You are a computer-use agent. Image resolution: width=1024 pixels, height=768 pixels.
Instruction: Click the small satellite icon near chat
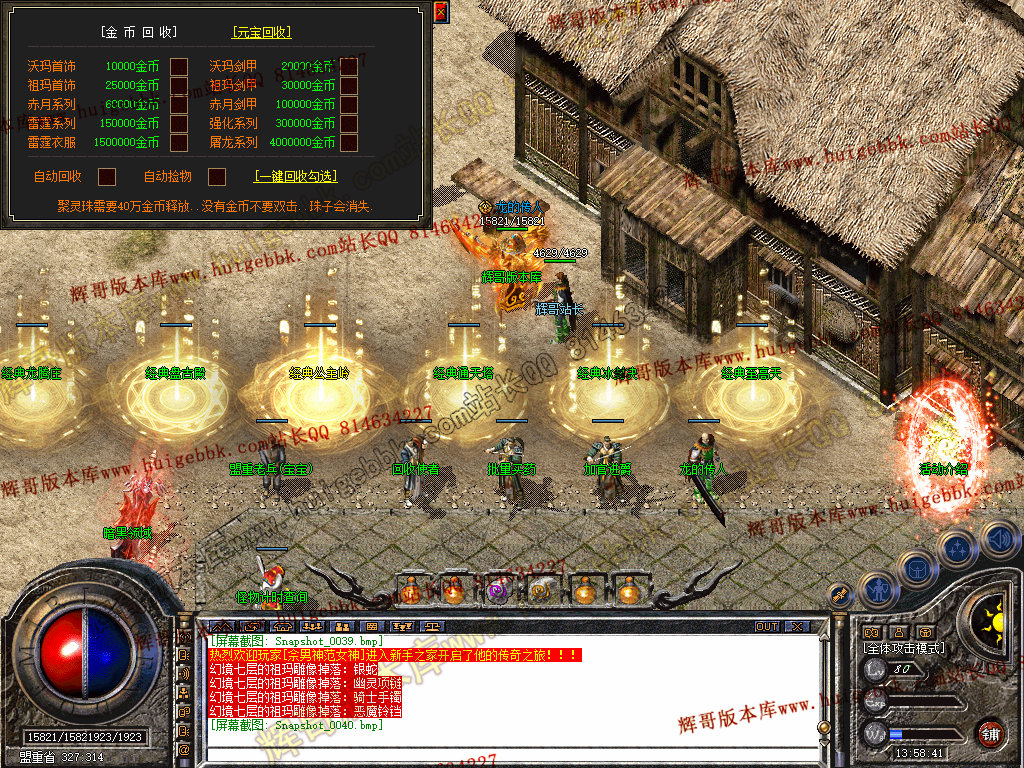coord(841,595)
